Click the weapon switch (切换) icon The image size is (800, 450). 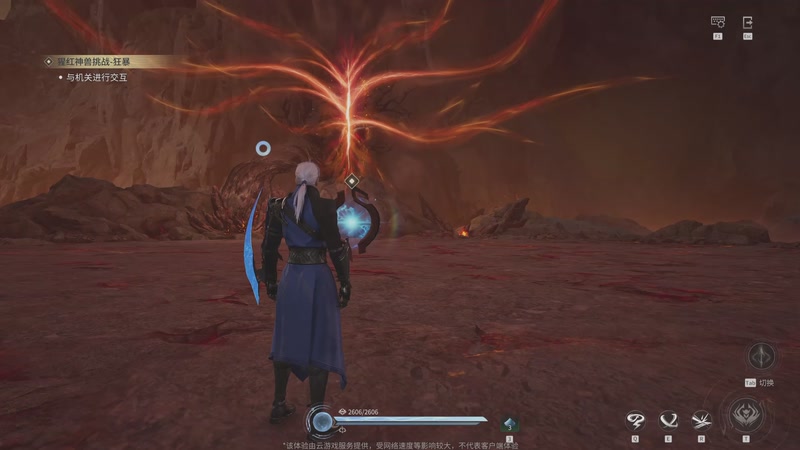point(762,356)
